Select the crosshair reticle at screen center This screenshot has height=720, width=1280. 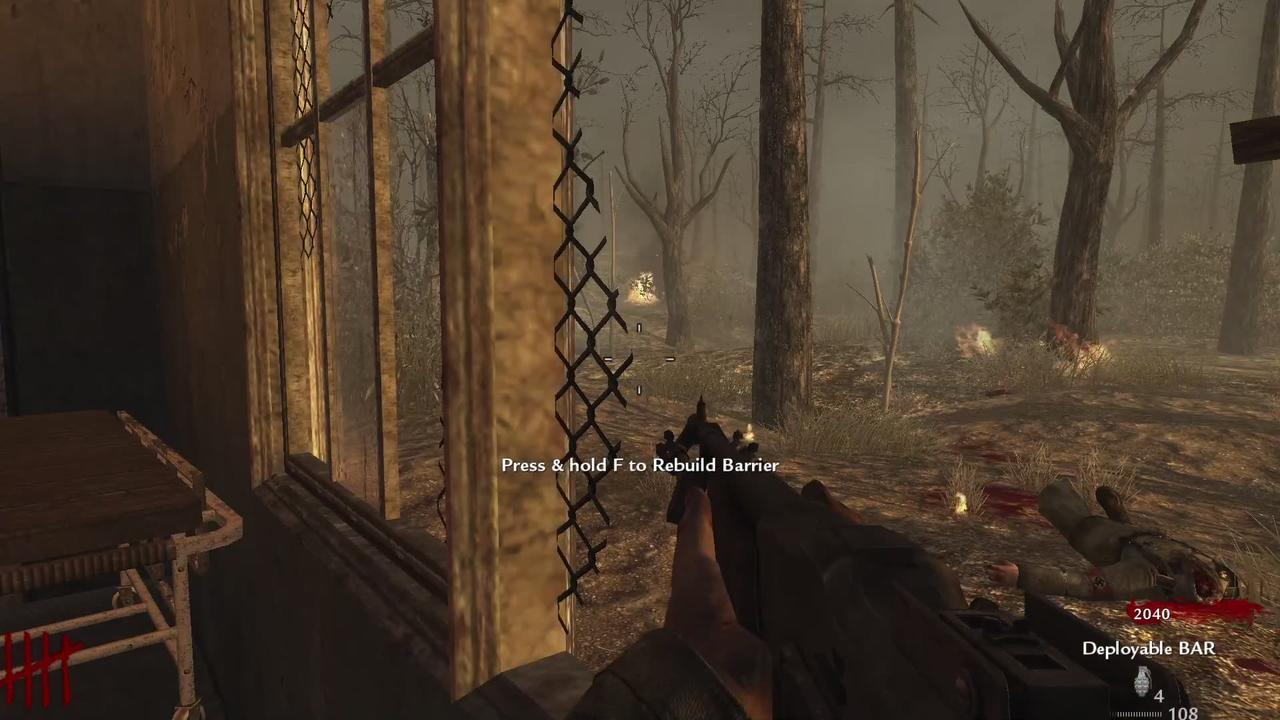point(639,360)
